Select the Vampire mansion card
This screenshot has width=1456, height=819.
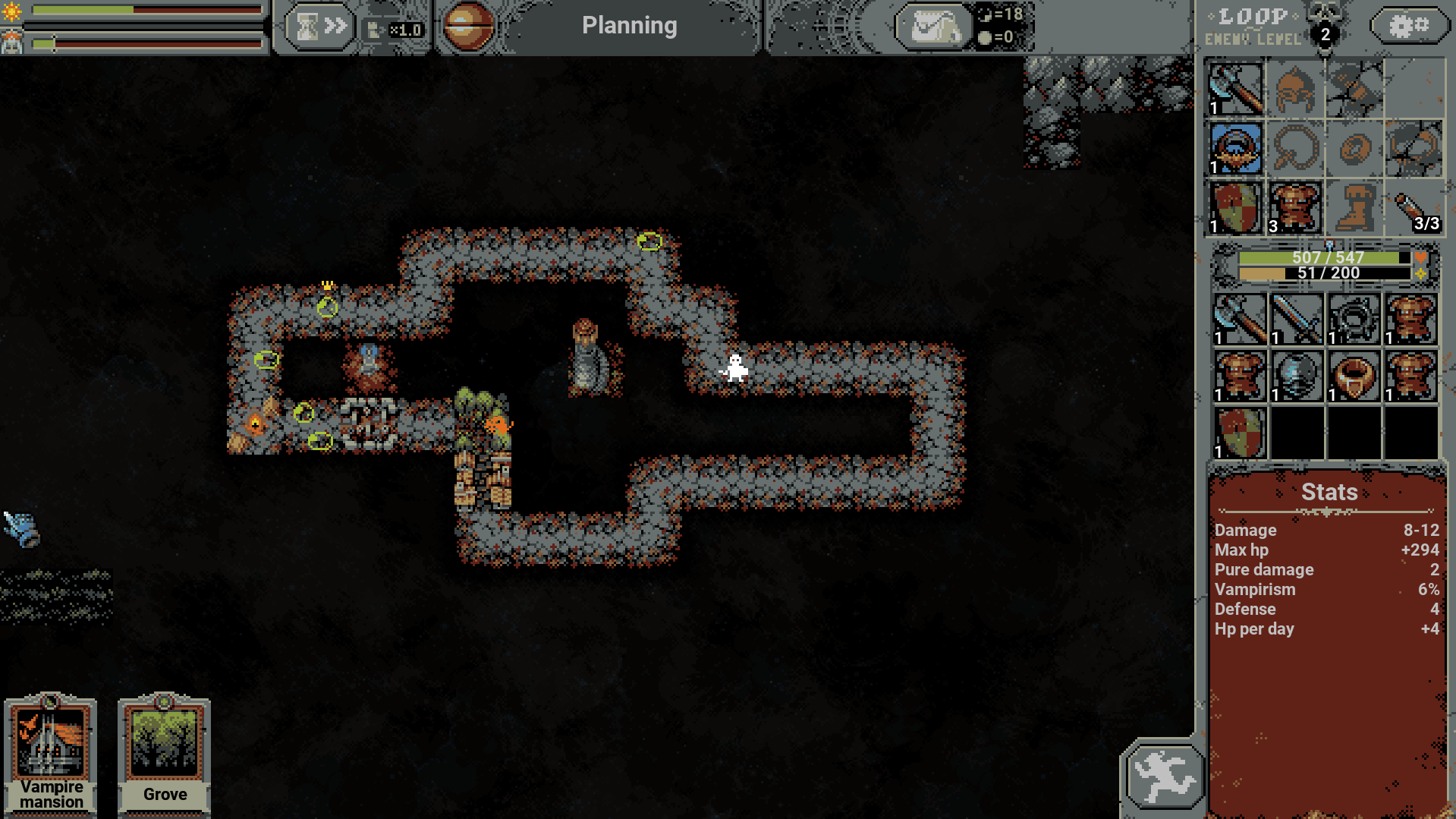pos(51,754)
